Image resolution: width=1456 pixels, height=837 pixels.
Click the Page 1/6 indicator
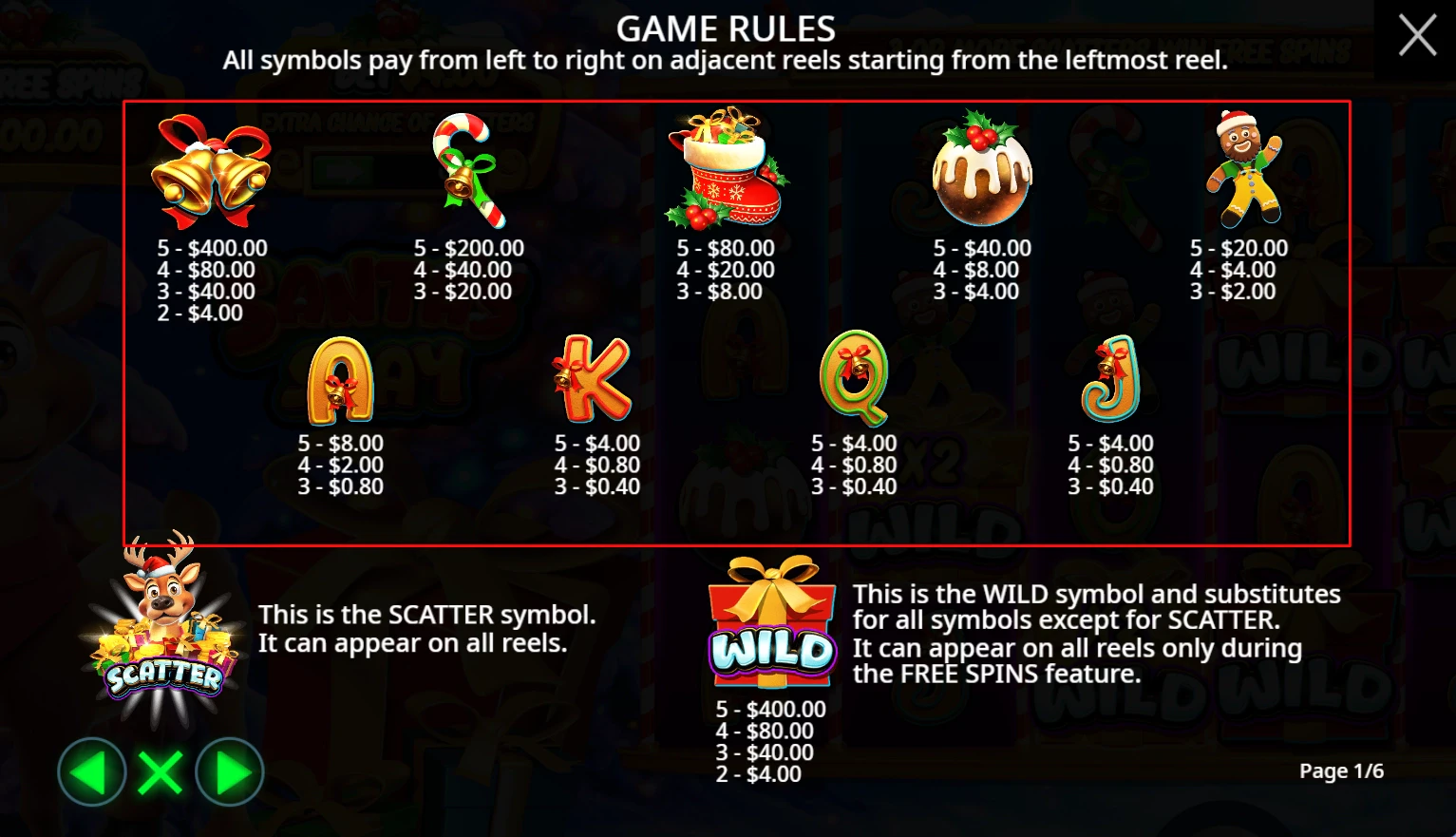[1342, 771]
